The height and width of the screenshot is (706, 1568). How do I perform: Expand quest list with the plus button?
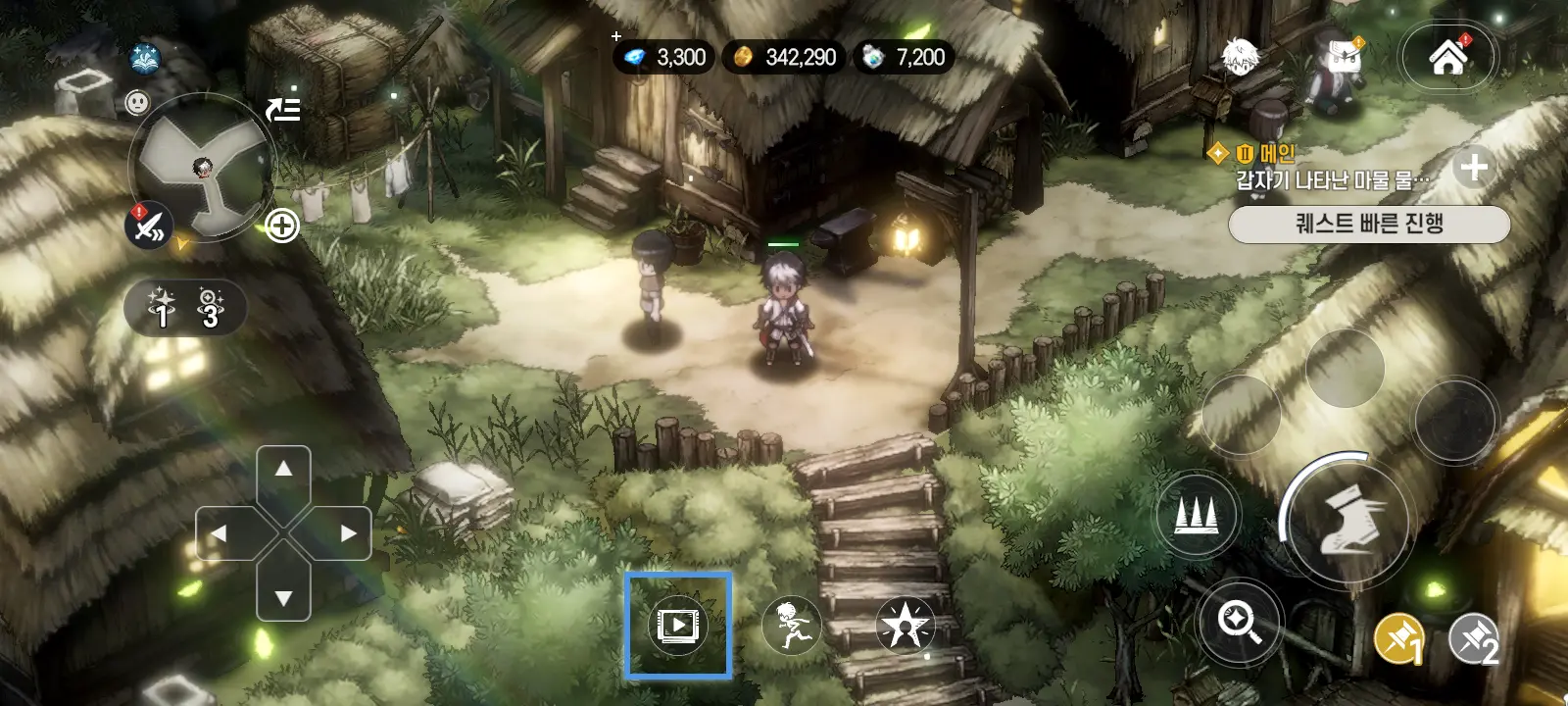tap(1473, 168)
